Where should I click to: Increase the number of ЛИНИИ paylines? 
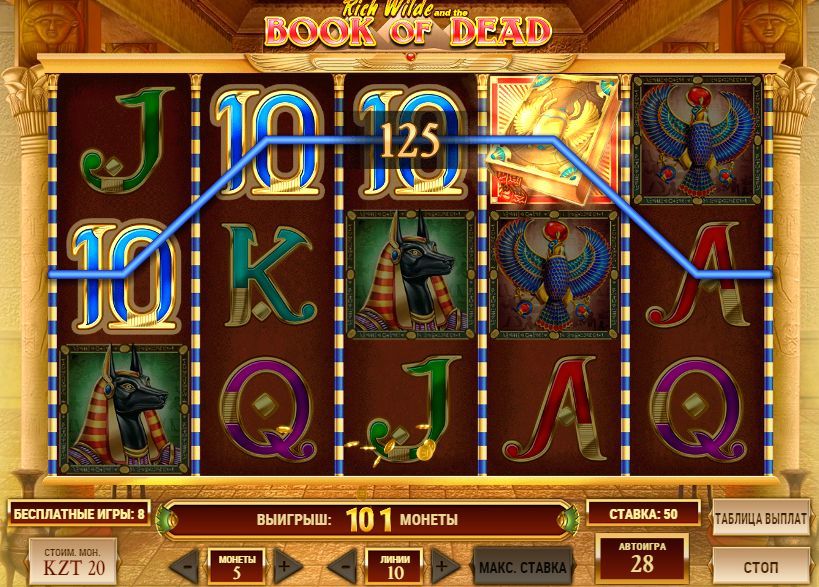[441, 564]
